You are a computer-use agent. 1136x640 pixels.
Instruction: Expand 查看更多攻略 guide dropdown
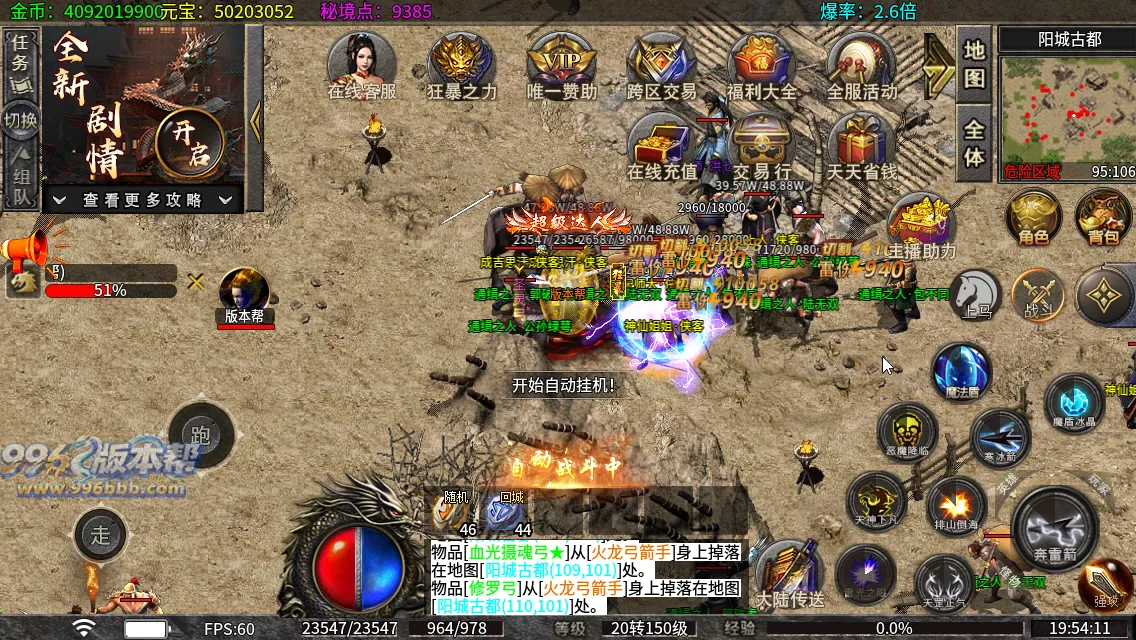tap(144, 200)
